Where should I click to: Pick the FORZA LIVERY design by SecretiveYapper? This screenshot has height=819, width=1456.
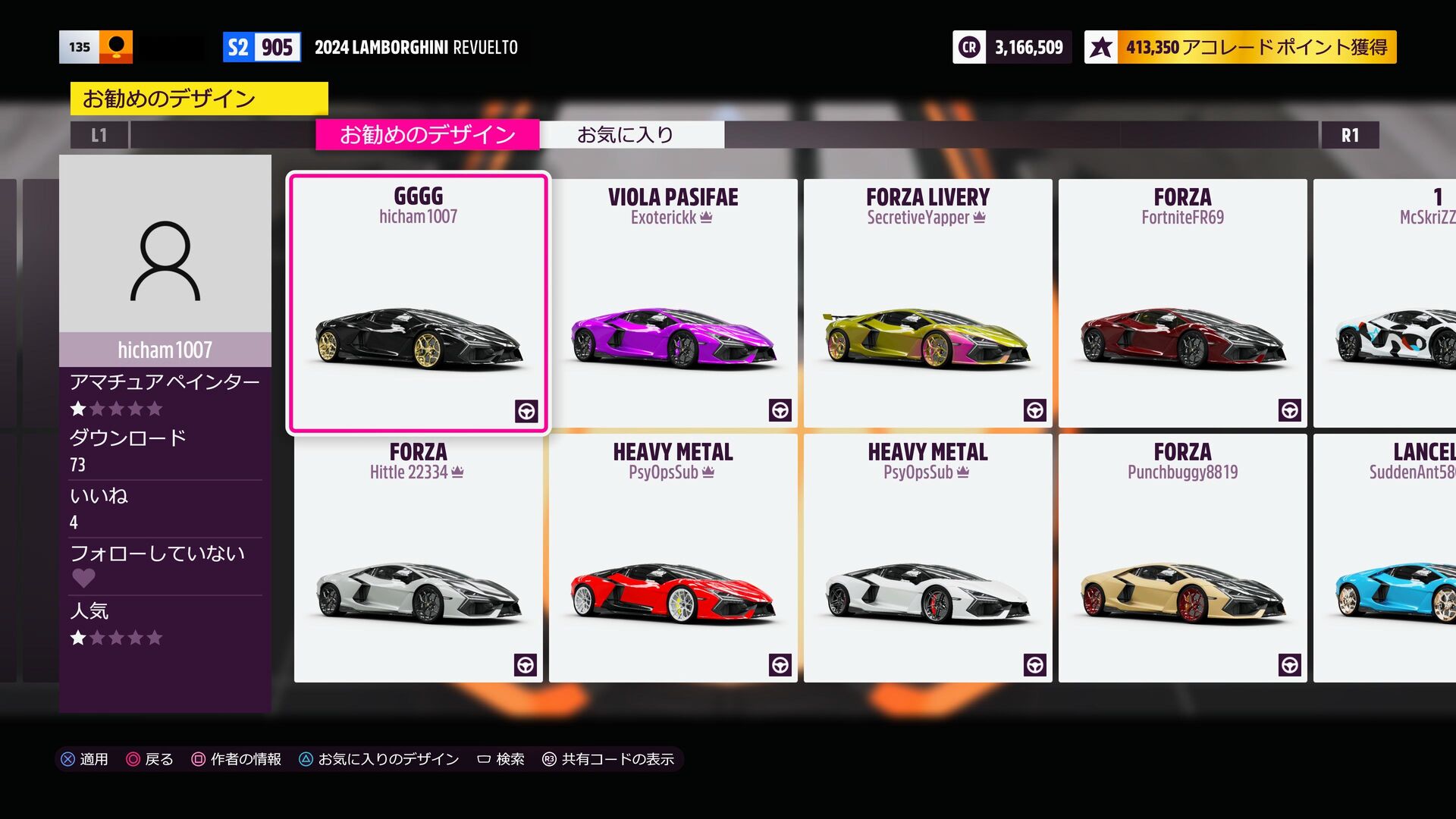pos(927,303)
